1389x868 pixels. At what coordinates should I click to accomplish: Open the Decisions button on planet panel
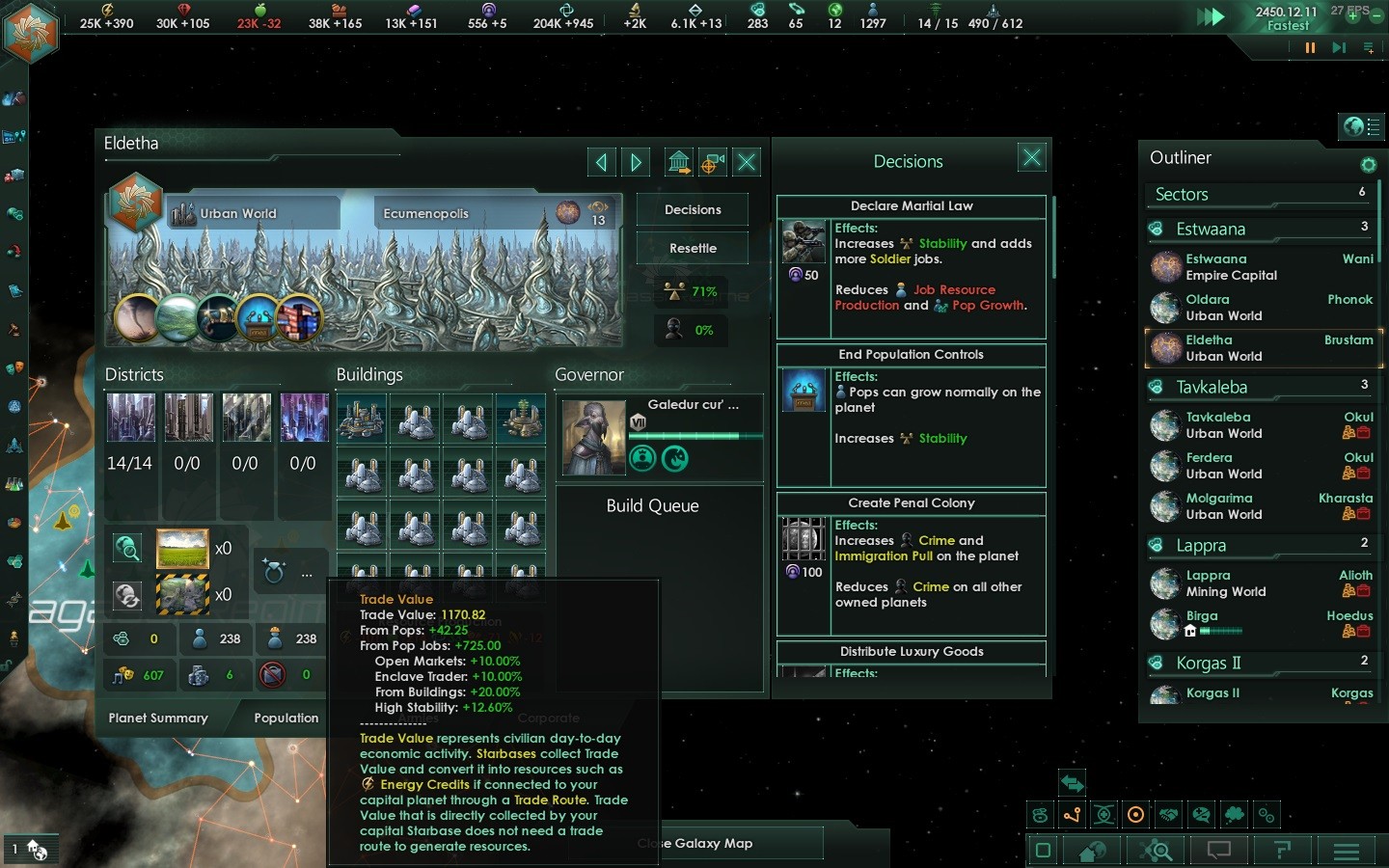click(693, 210)
